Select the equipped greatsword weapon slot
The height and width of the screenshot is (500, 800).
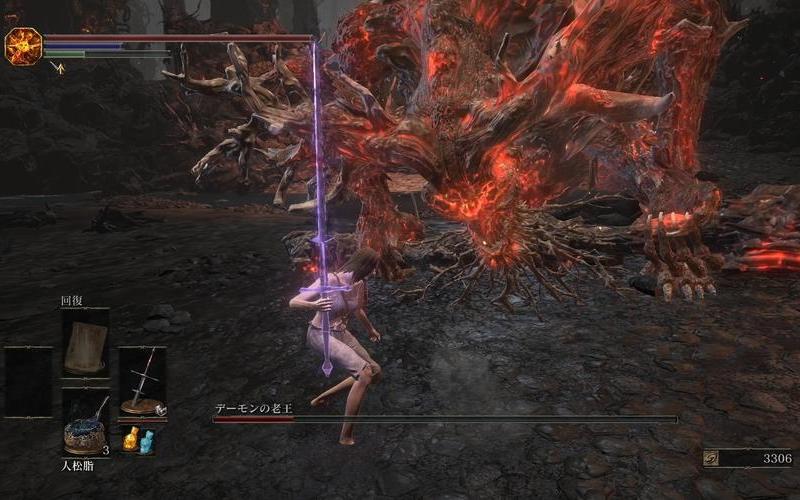pyautogui.click(x=143, y=382)
